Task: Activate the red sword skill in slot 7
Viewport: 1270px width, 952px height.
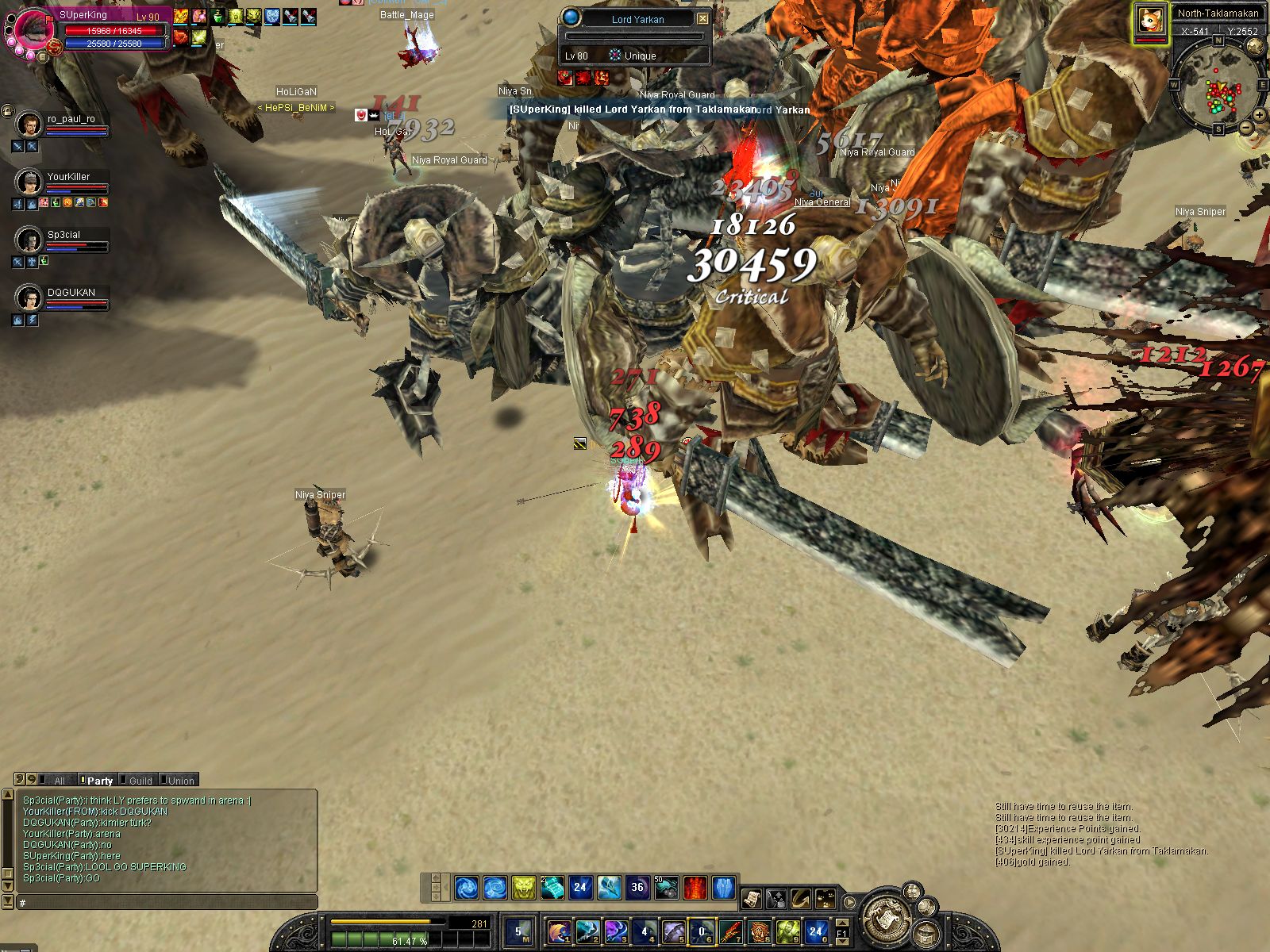Action: point(729,931)
